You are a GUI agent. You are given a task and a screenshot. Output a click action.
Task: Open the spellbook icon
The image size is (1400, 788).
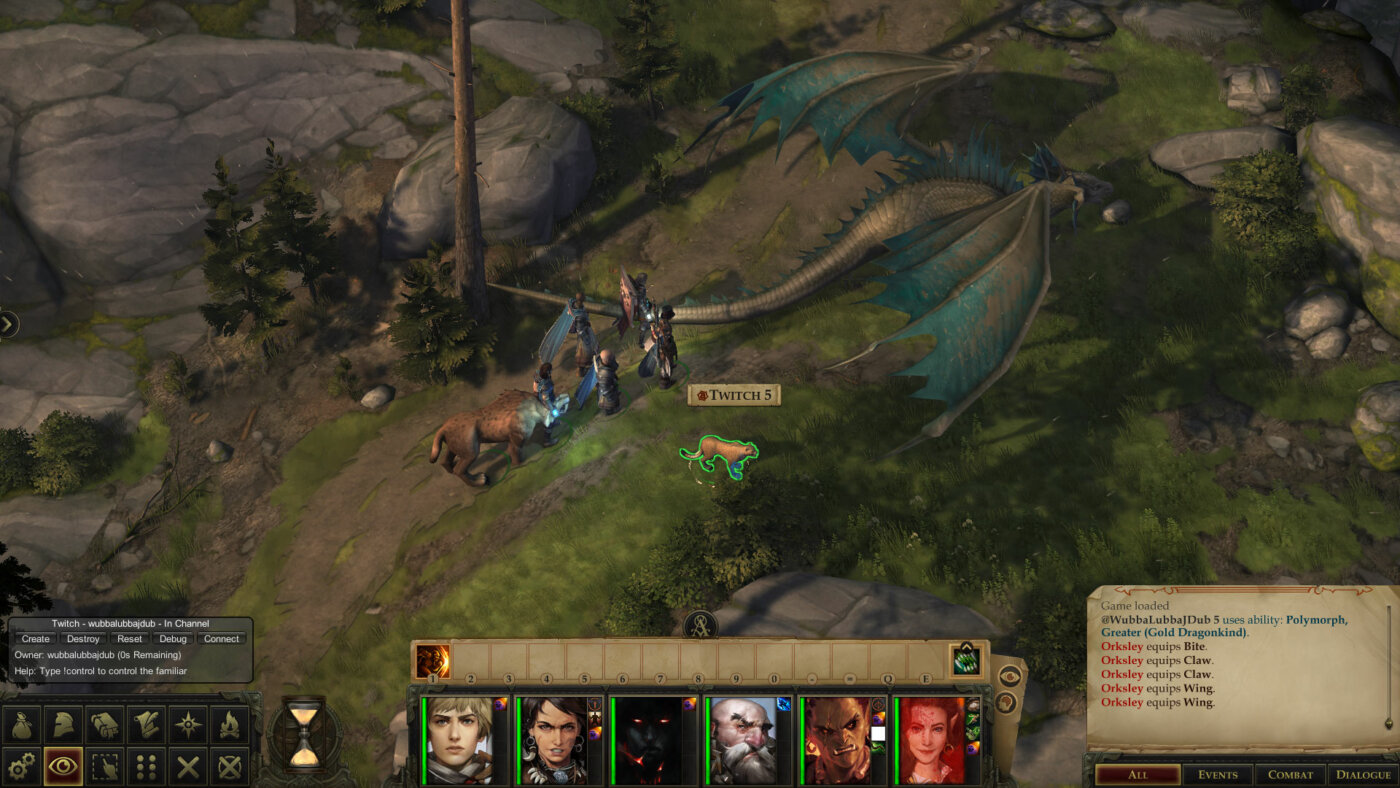[x=104, y=723]
